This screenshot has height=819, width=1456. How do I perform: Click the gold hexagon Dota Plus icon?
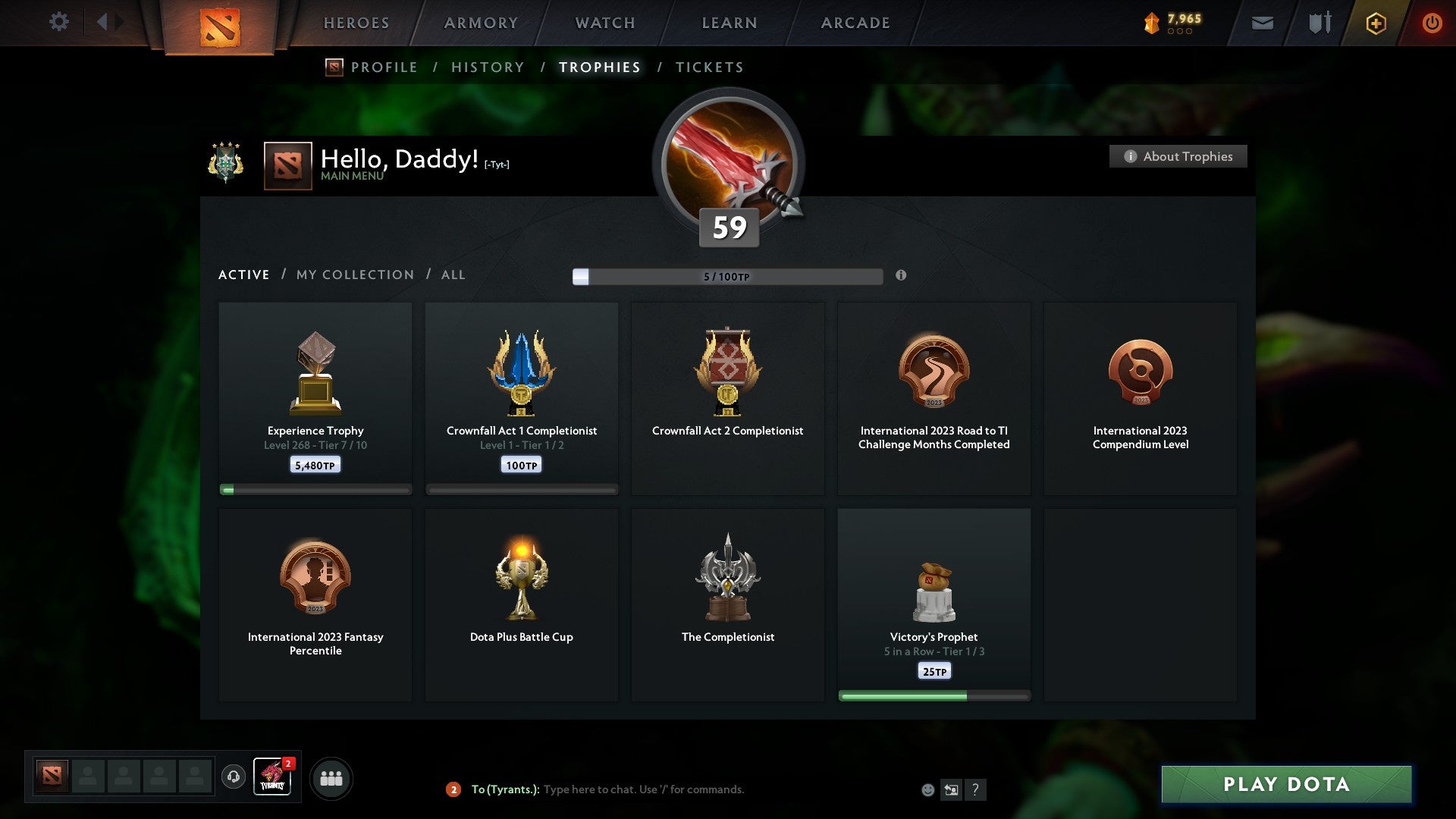1375,23
